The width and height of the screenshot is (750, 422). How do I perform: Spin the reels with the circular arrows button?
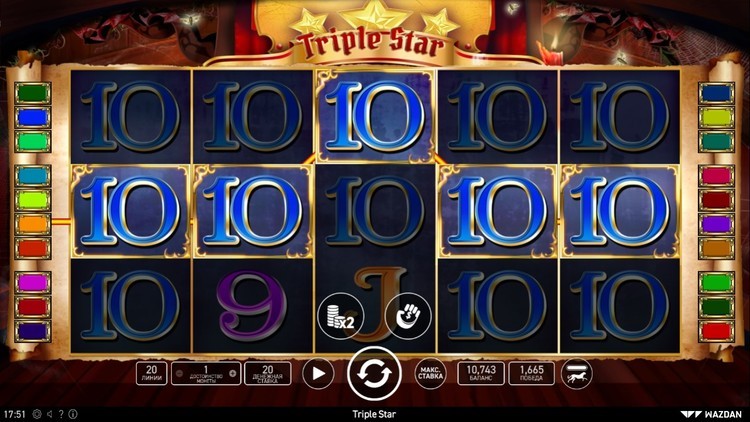pyautogui.click(x=373, y=374)
